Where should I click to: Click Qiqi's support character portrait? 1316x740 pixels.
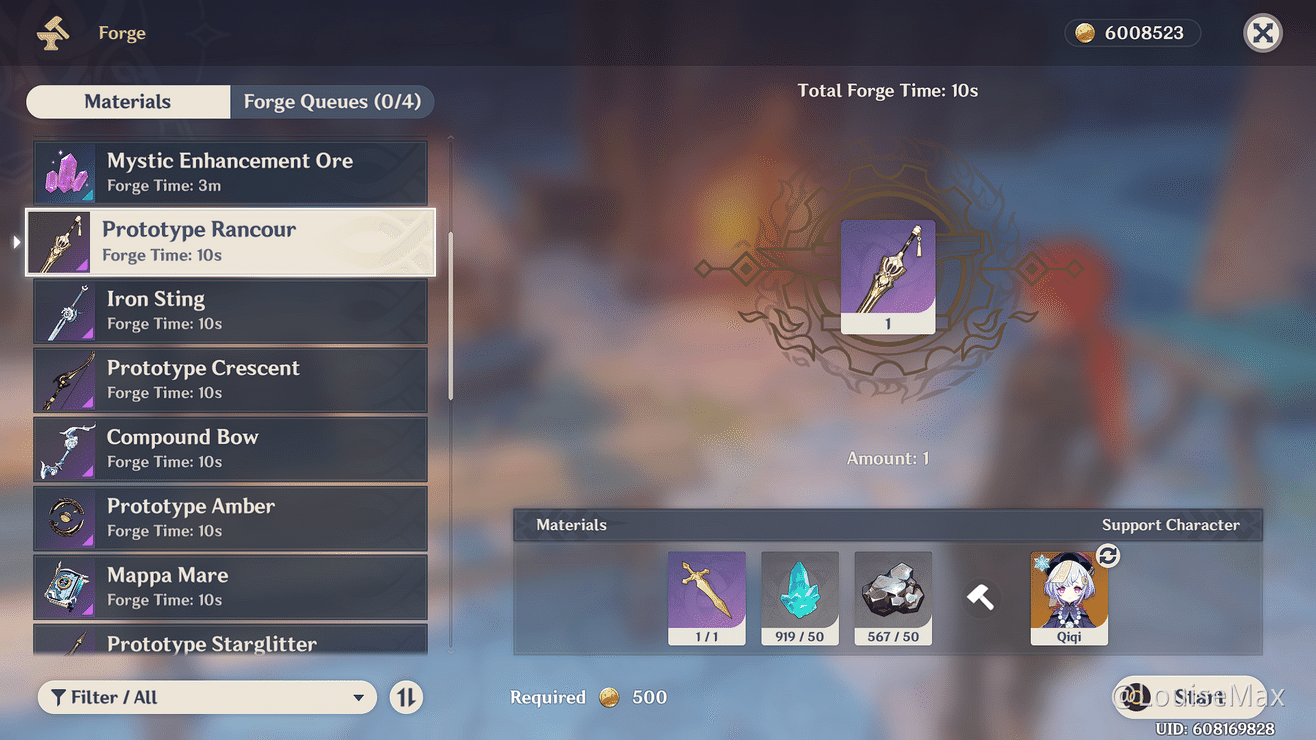pyautogui.click(x=1069, y=597)
